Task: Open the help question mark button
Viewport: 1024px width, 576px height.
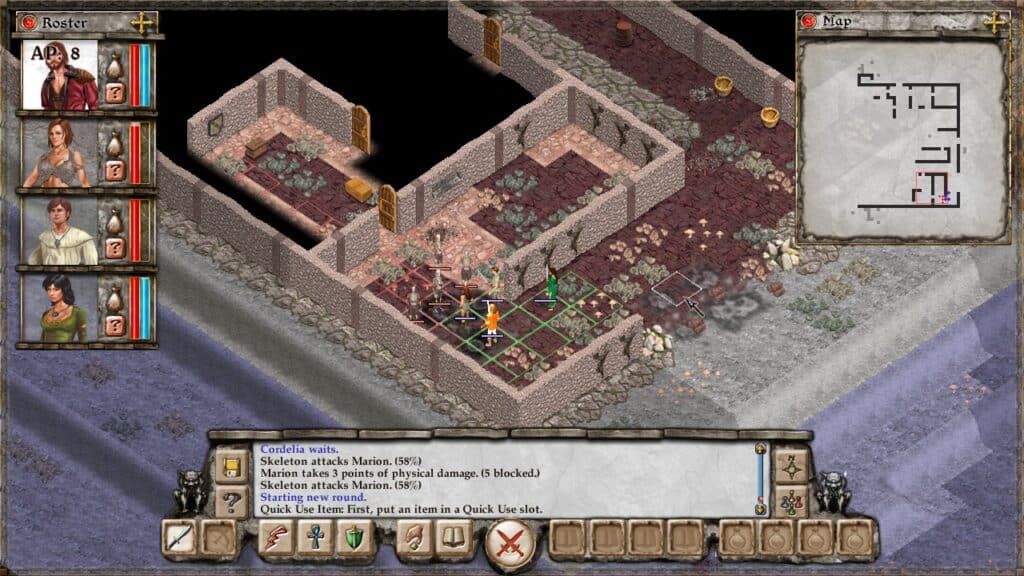Action: click(231, 500)
